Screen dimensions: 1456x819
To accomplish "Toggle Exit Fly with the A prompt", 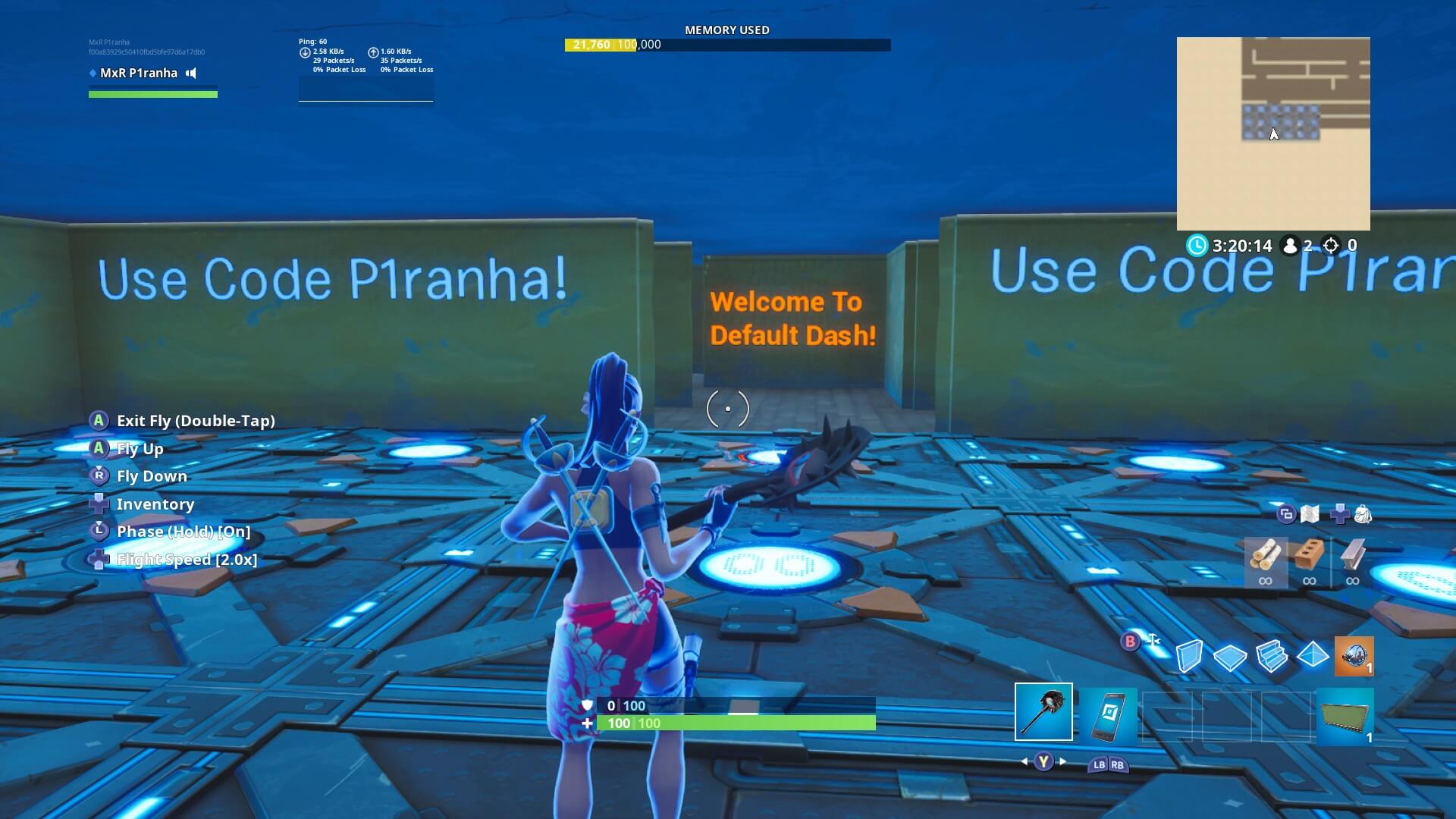I will 195,420.
